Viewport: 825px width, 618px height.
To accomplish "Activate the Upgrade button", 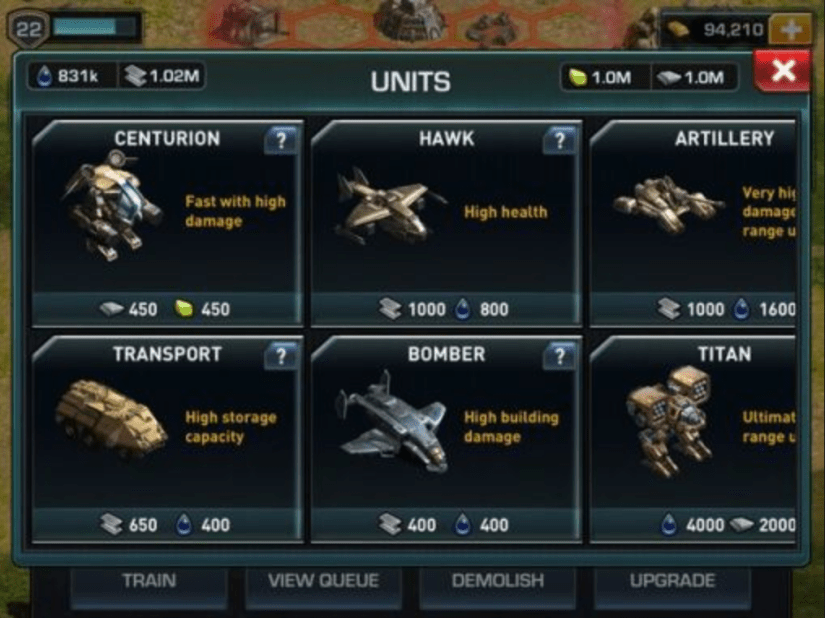I will point(672,582).
